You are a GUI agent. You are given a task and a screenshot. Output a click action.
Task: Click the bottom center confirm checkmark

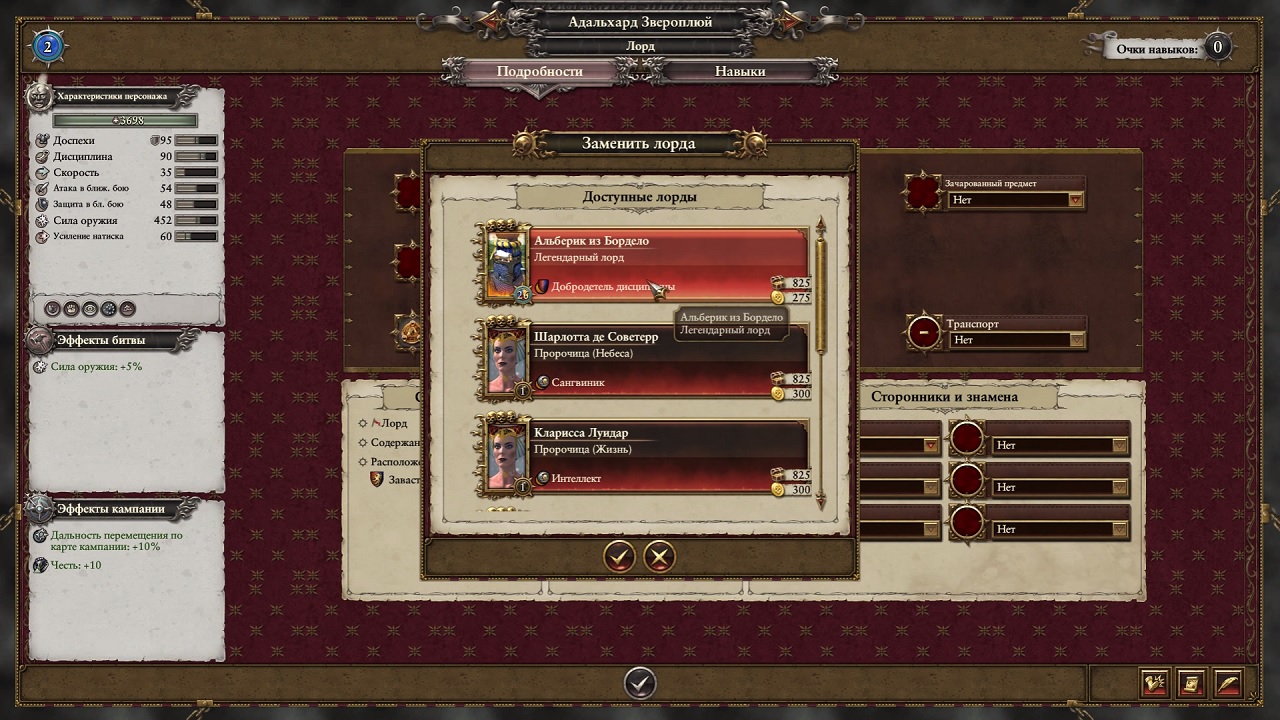(x=640, y=683)
